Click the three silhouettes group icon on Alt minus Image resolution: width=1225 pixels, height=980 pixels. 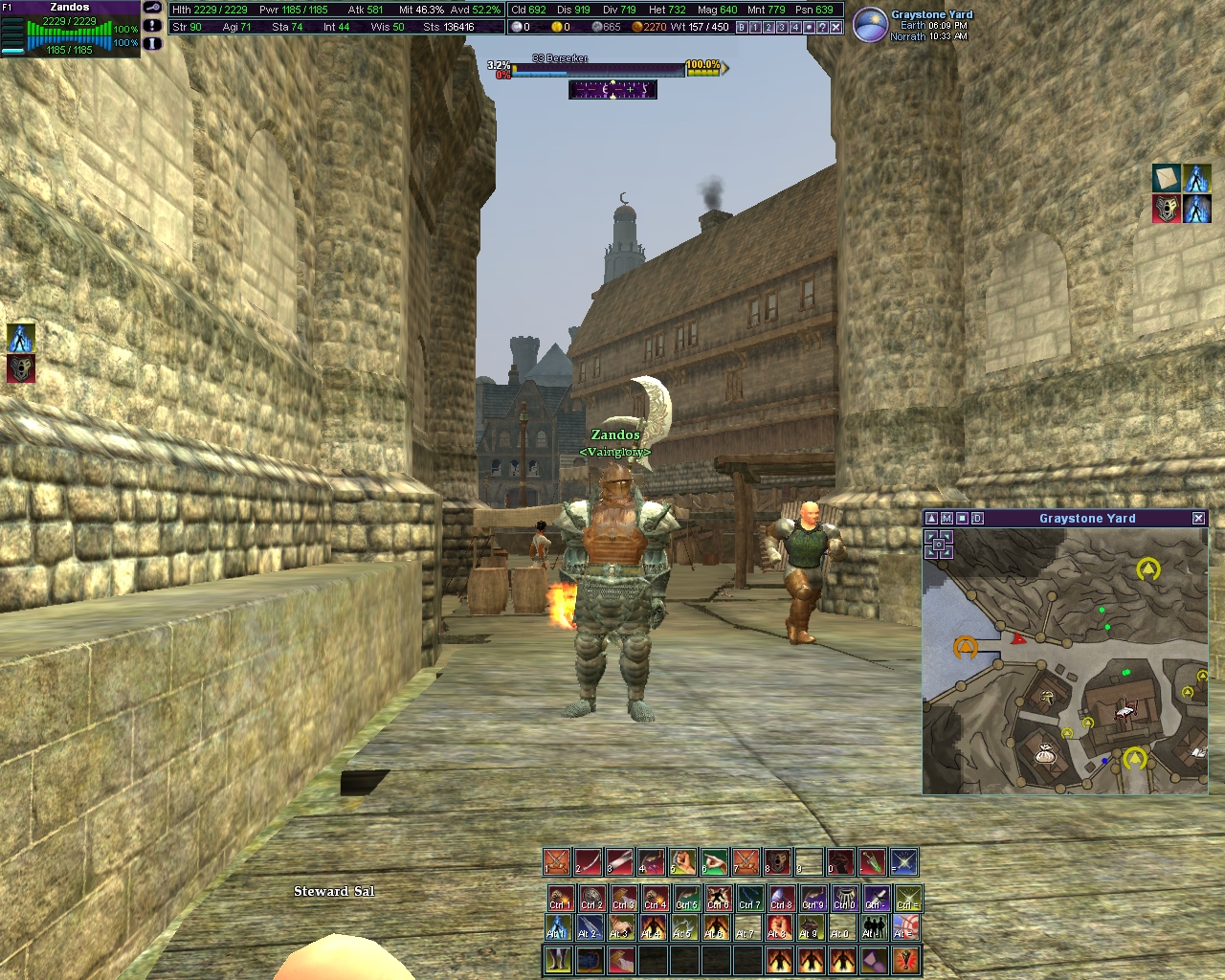pyautogui.click(x=874, y=927)
